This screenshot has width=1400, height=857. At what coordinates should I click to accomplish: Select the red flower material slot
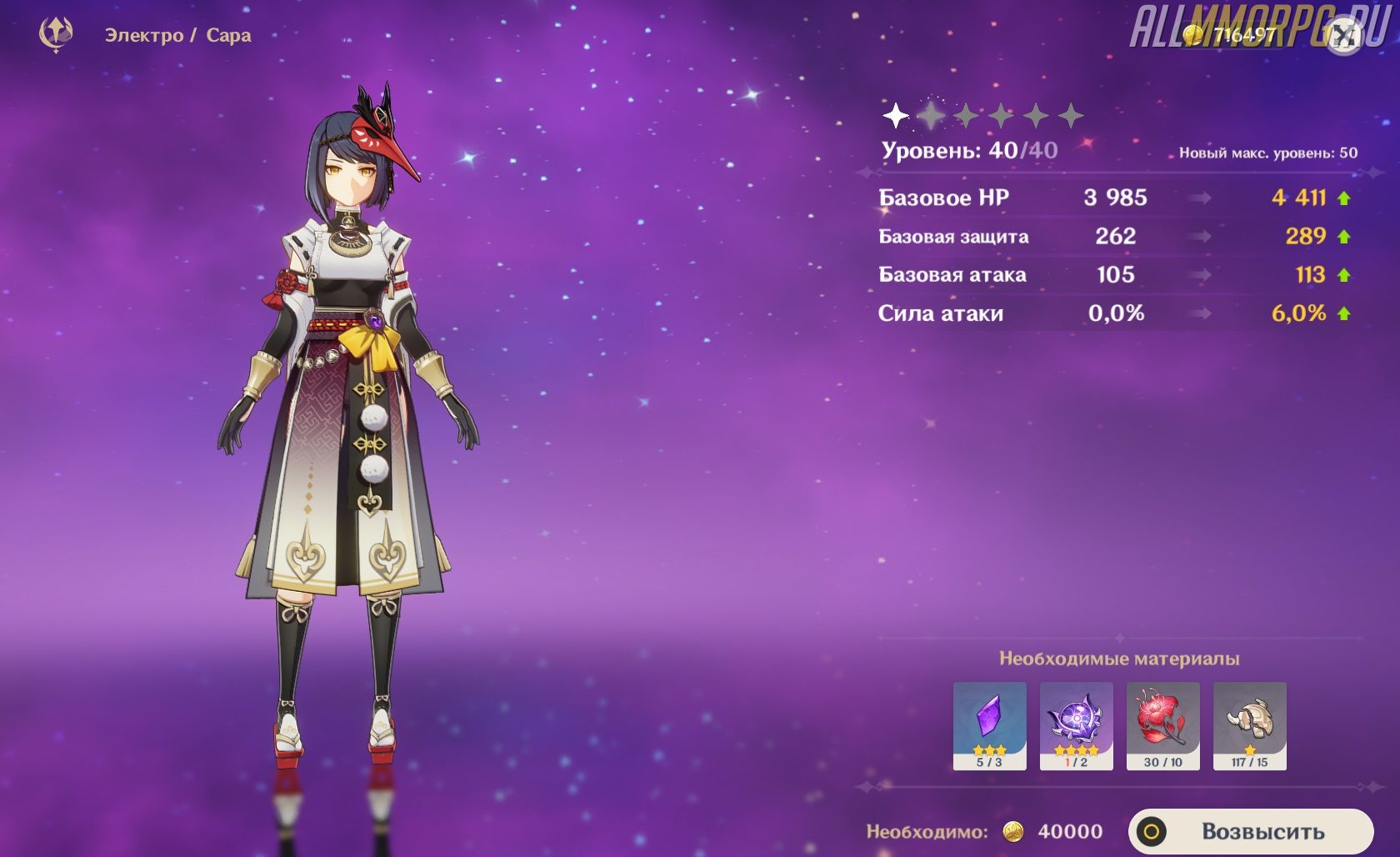(x=1162, y=724)
